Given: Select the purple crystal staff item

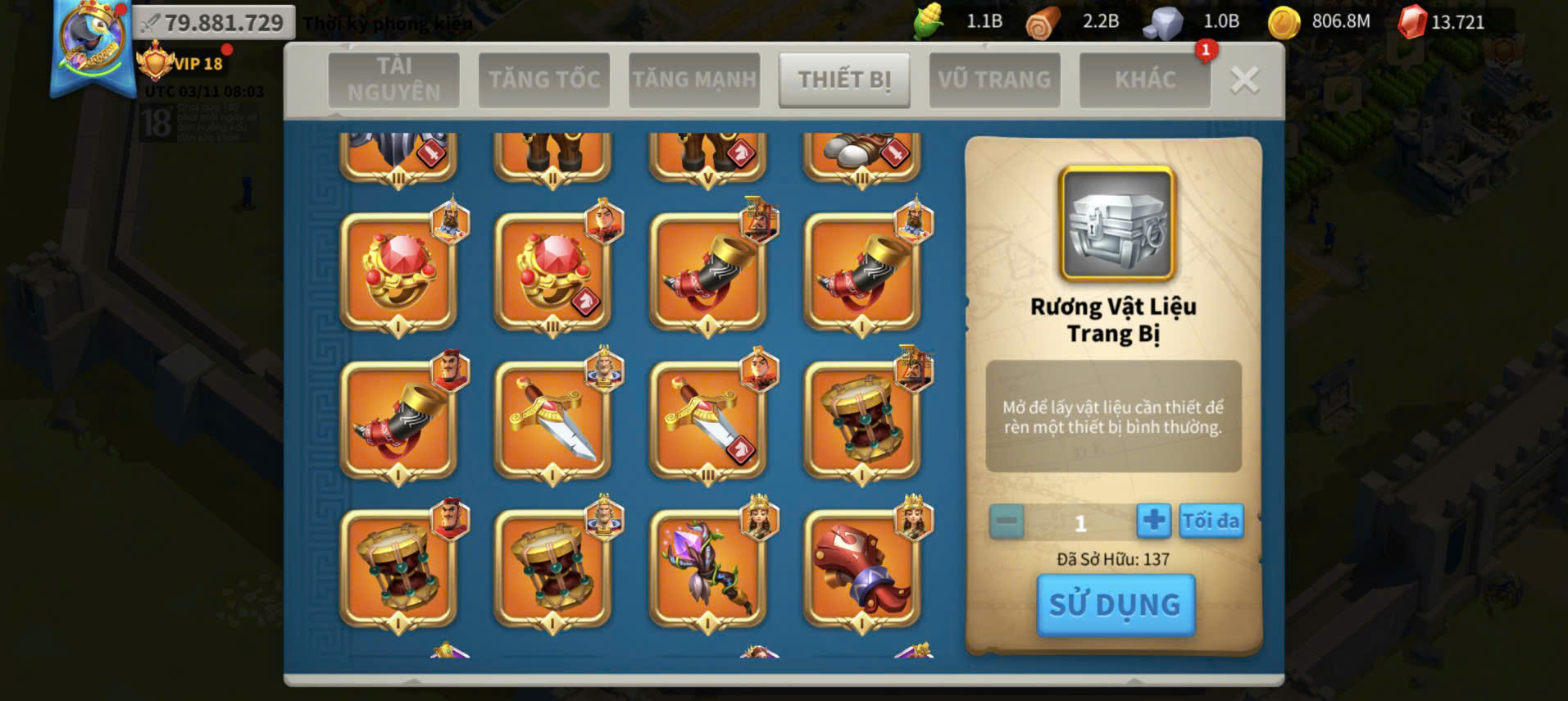Looking at the screenshot, I should click(707, 569).
